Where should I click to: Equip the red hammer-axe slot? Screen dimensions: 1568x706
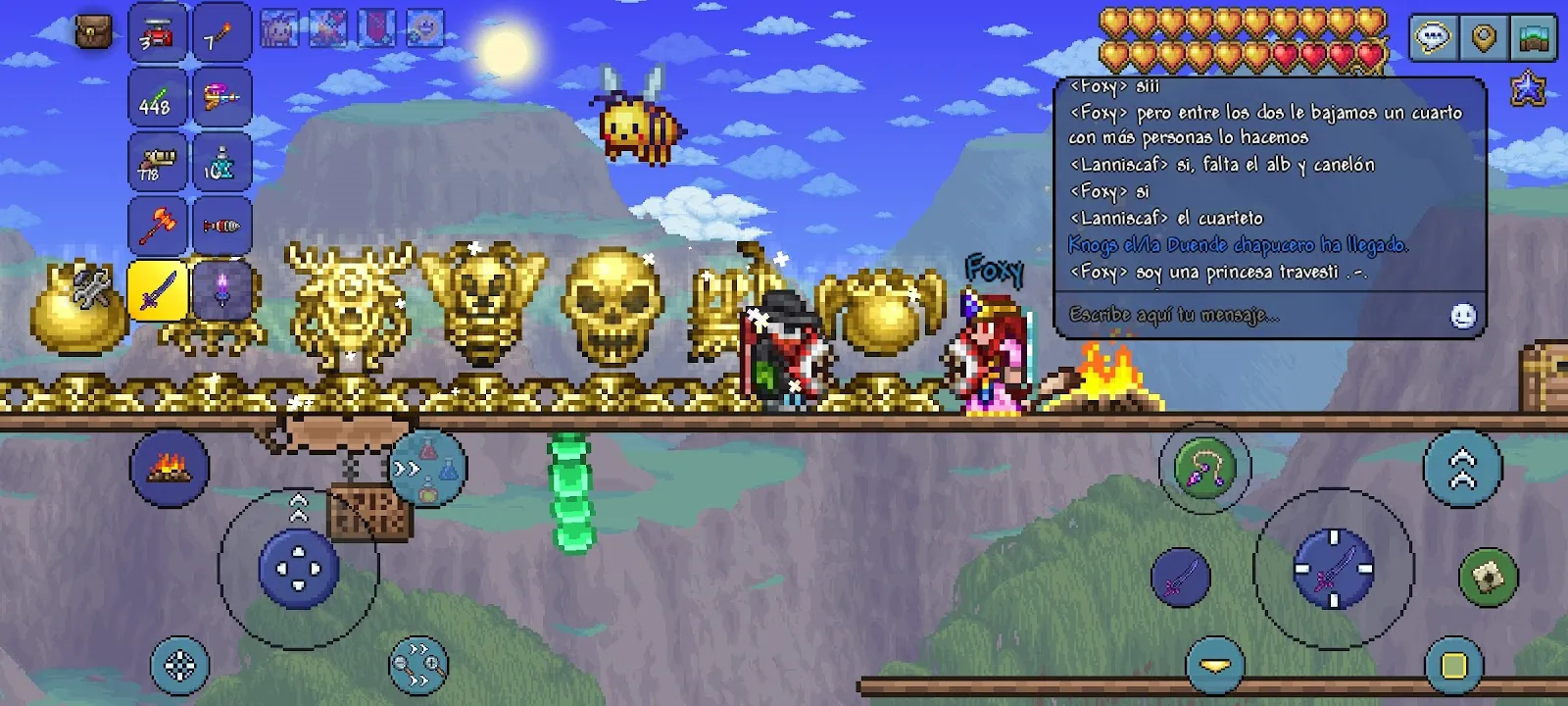coord(157,227)
